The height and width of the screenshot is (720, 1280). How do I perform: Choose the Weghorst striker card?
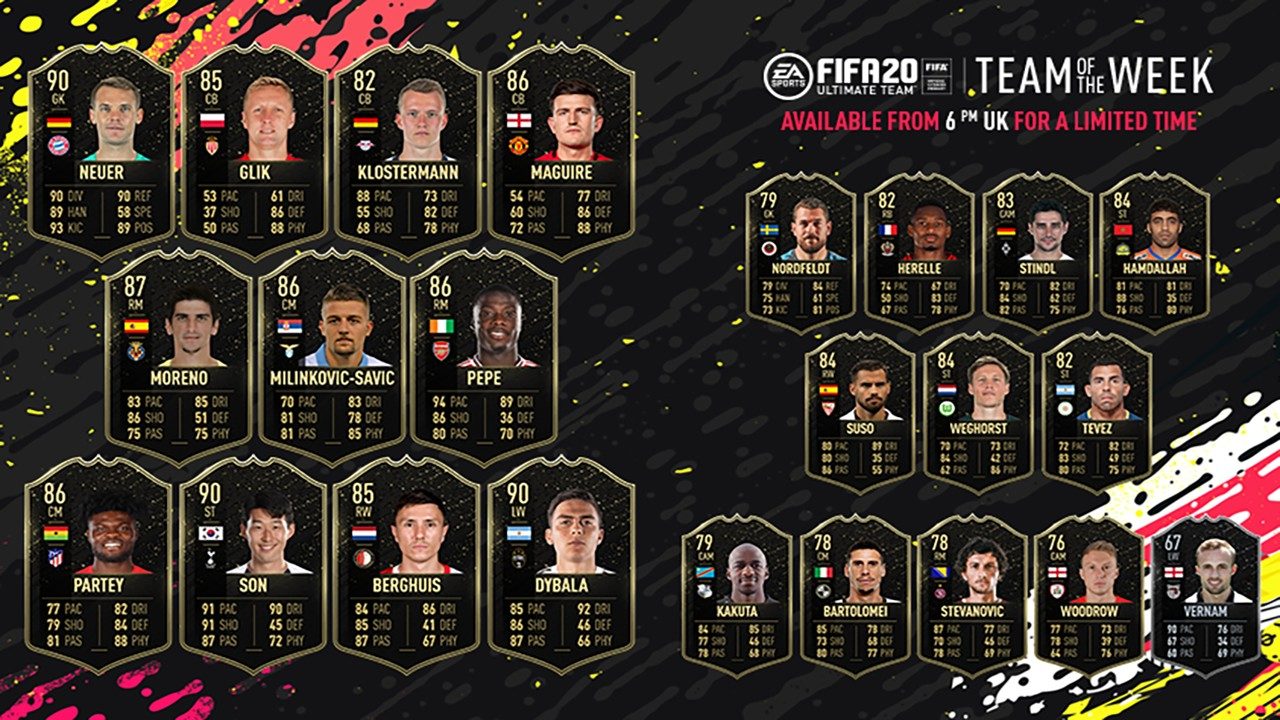point(978,412)
